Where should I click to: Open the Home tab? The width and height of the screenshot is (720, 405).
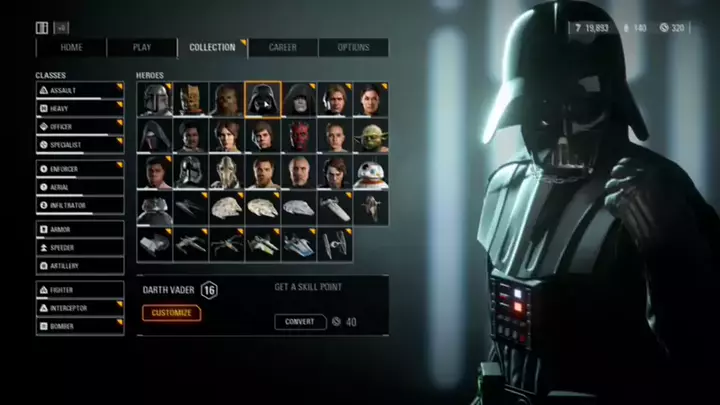[71, 47]
